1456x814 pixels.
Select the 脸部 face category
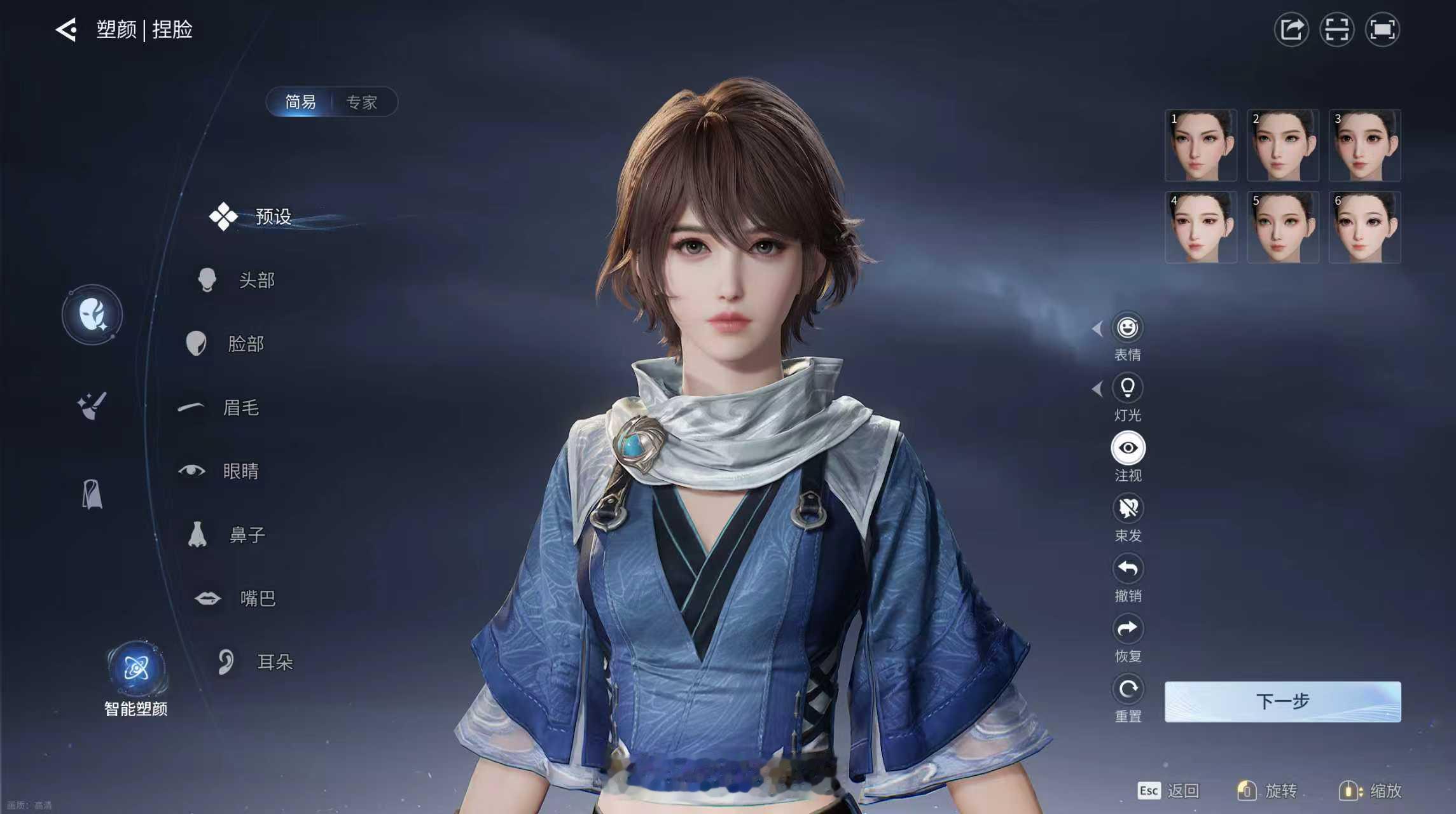pyautogui.click(x=245, y=343)
